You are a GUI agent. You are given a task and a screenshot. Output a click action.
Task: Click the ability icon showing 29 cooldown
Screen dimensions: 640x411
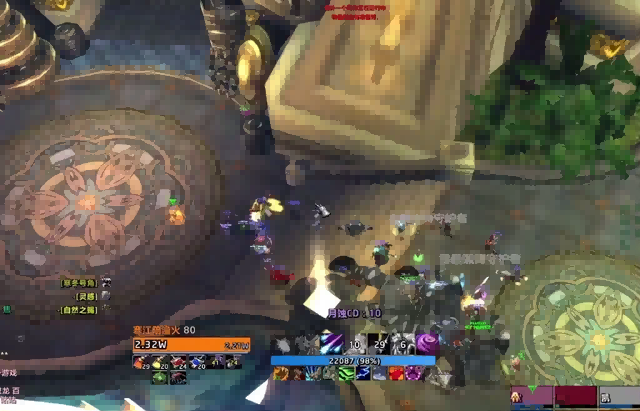(380, 342)
